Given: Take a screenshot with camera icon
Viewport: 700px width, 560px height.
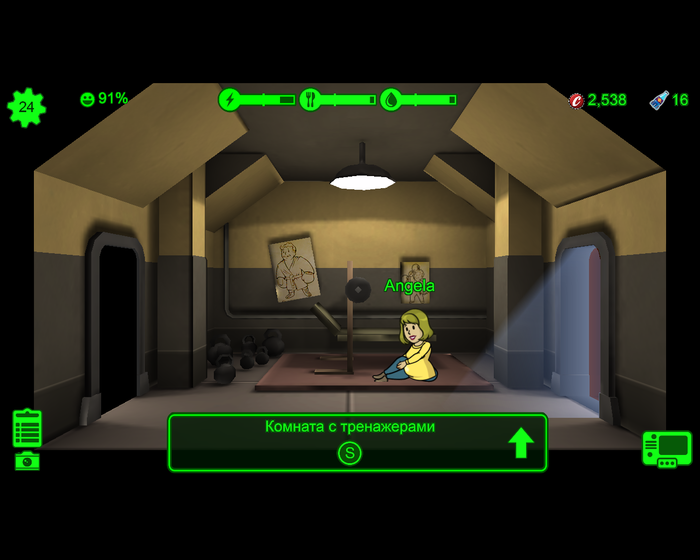Looking at the screenshot, I should click(27, 461).
